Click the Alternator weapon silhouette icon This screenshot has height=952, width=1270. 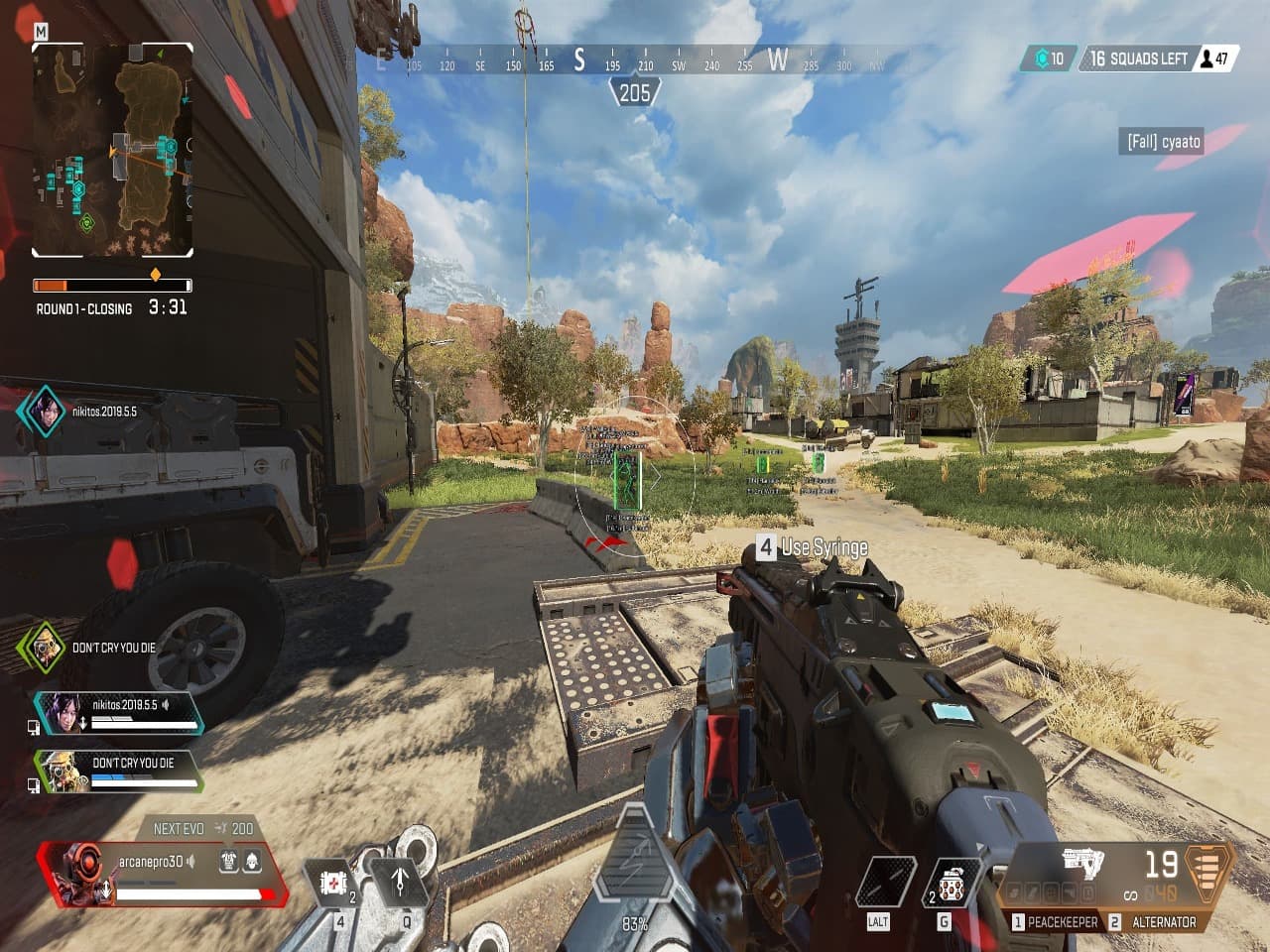click(1083, 862)
